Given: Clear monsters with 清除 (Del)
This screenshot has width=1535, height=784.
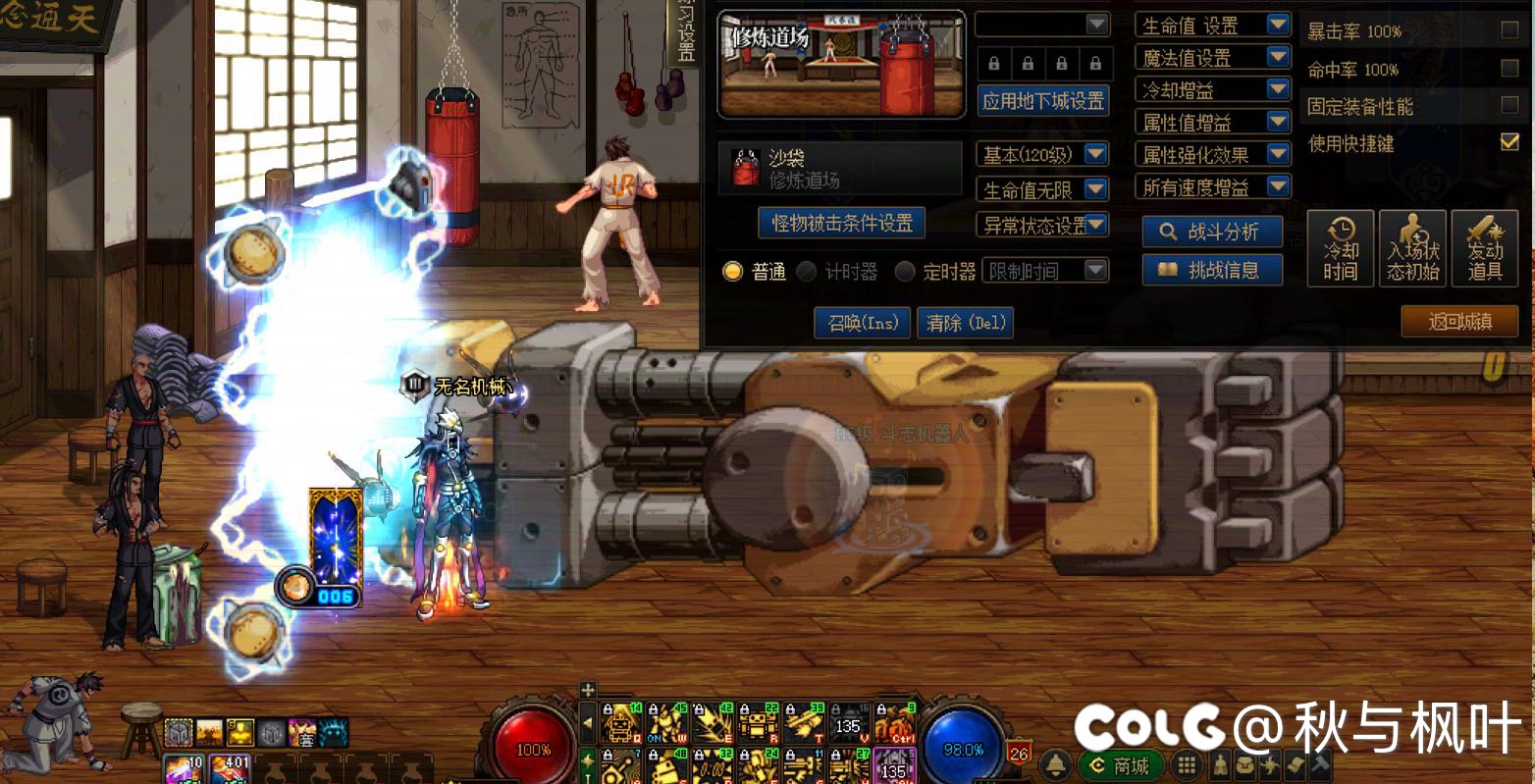Looking at the screenshot, I should tap(964, 323).
